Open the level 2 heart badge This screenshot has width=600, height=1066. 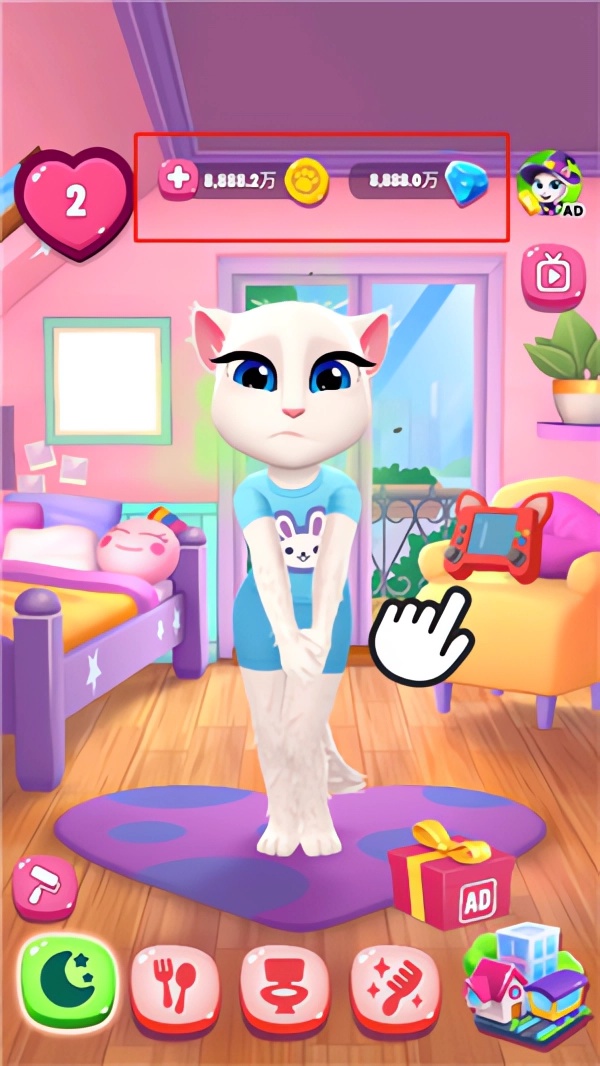(75, 201)
